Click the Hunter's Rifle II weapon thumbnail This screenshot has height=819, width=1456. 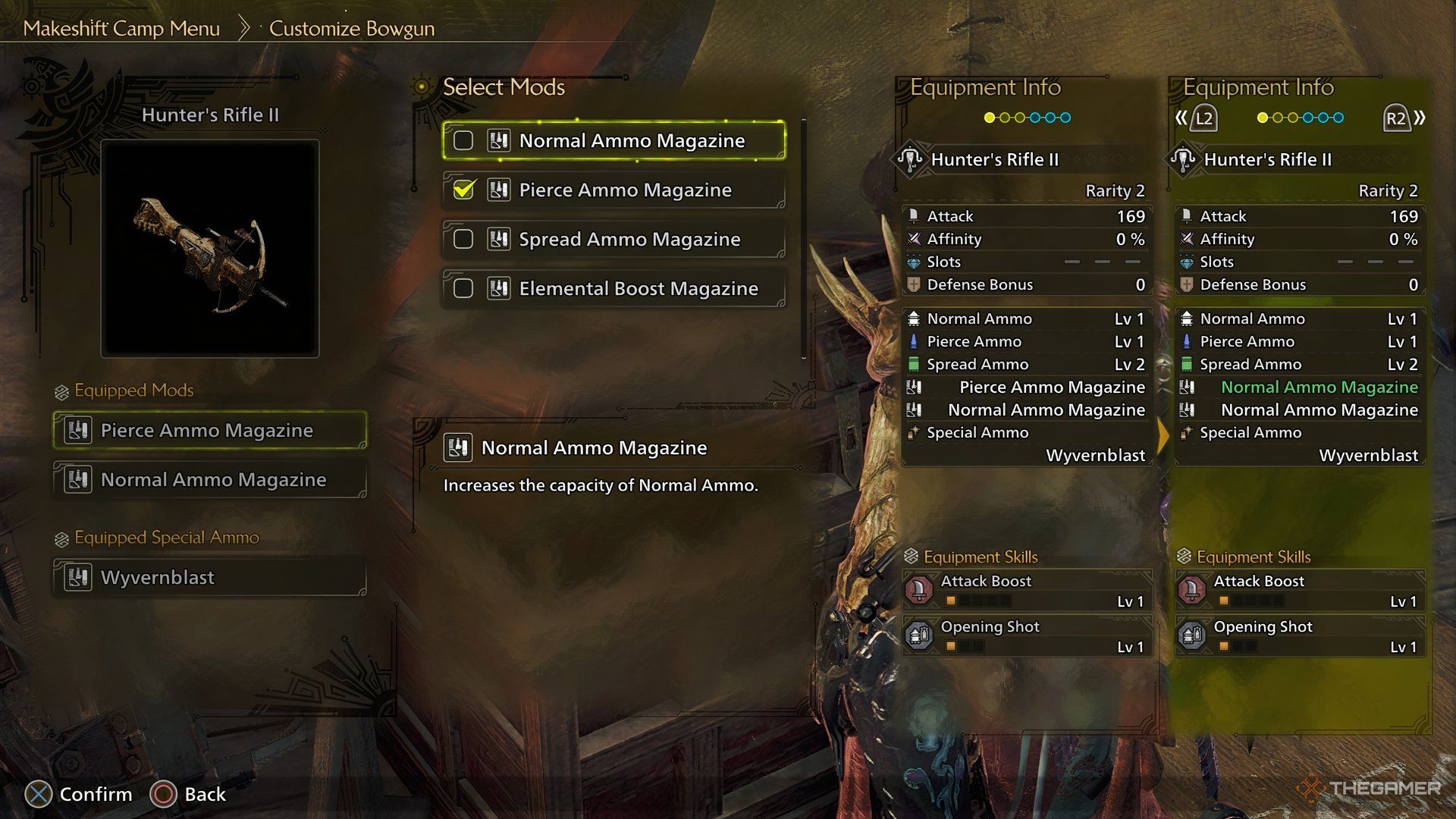[x=210, y=249]
